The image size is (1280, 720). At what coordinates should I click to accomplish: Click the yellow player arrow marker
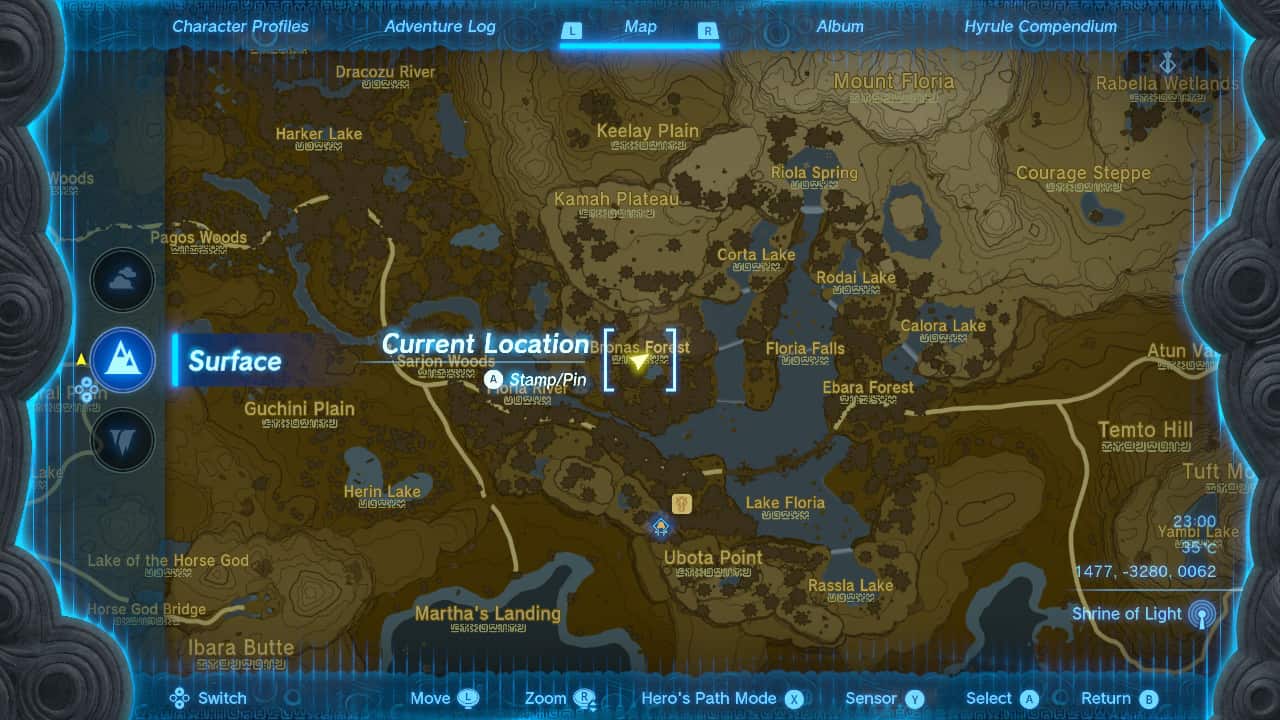point(639,361)
